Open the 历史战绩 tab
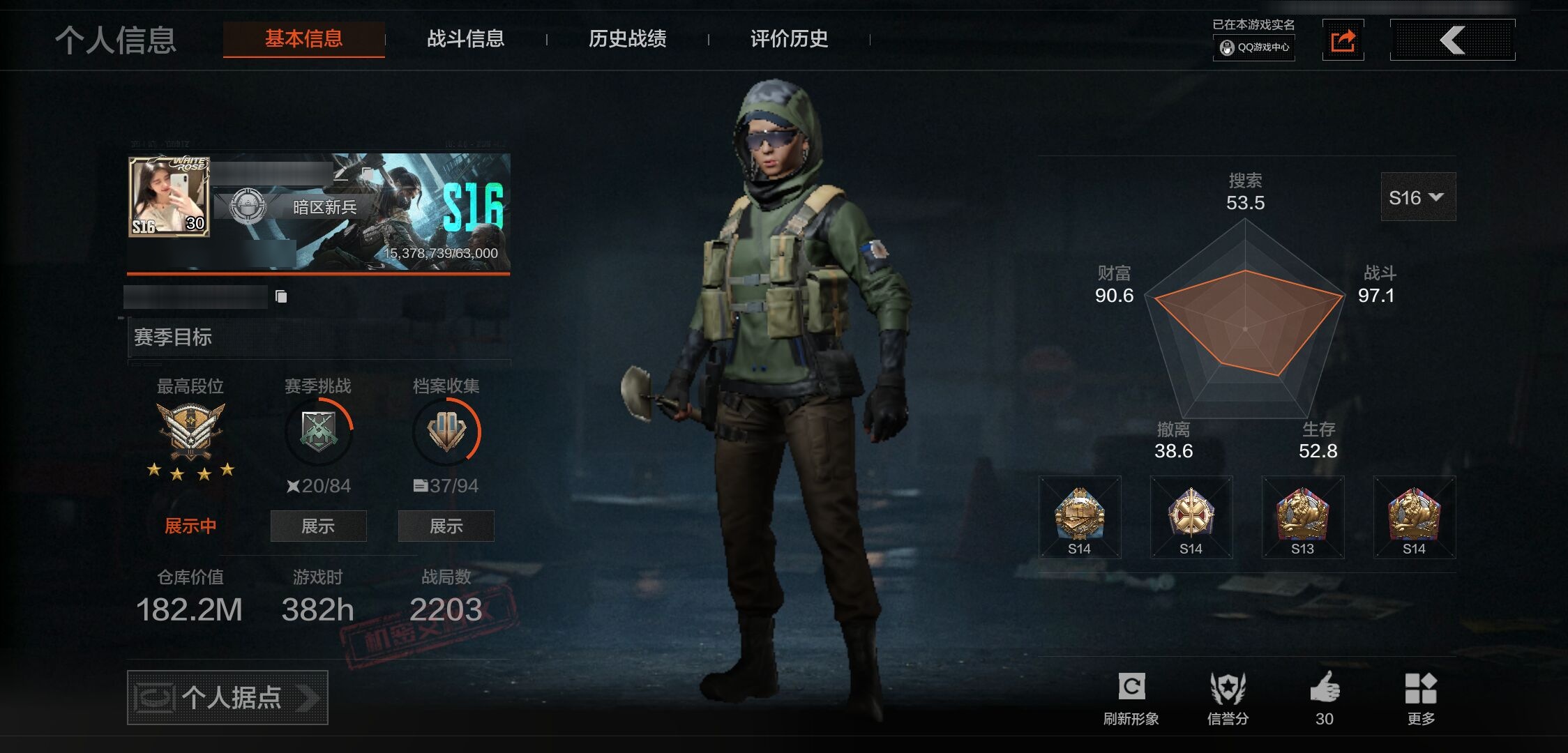 click(x=627, y=39)
